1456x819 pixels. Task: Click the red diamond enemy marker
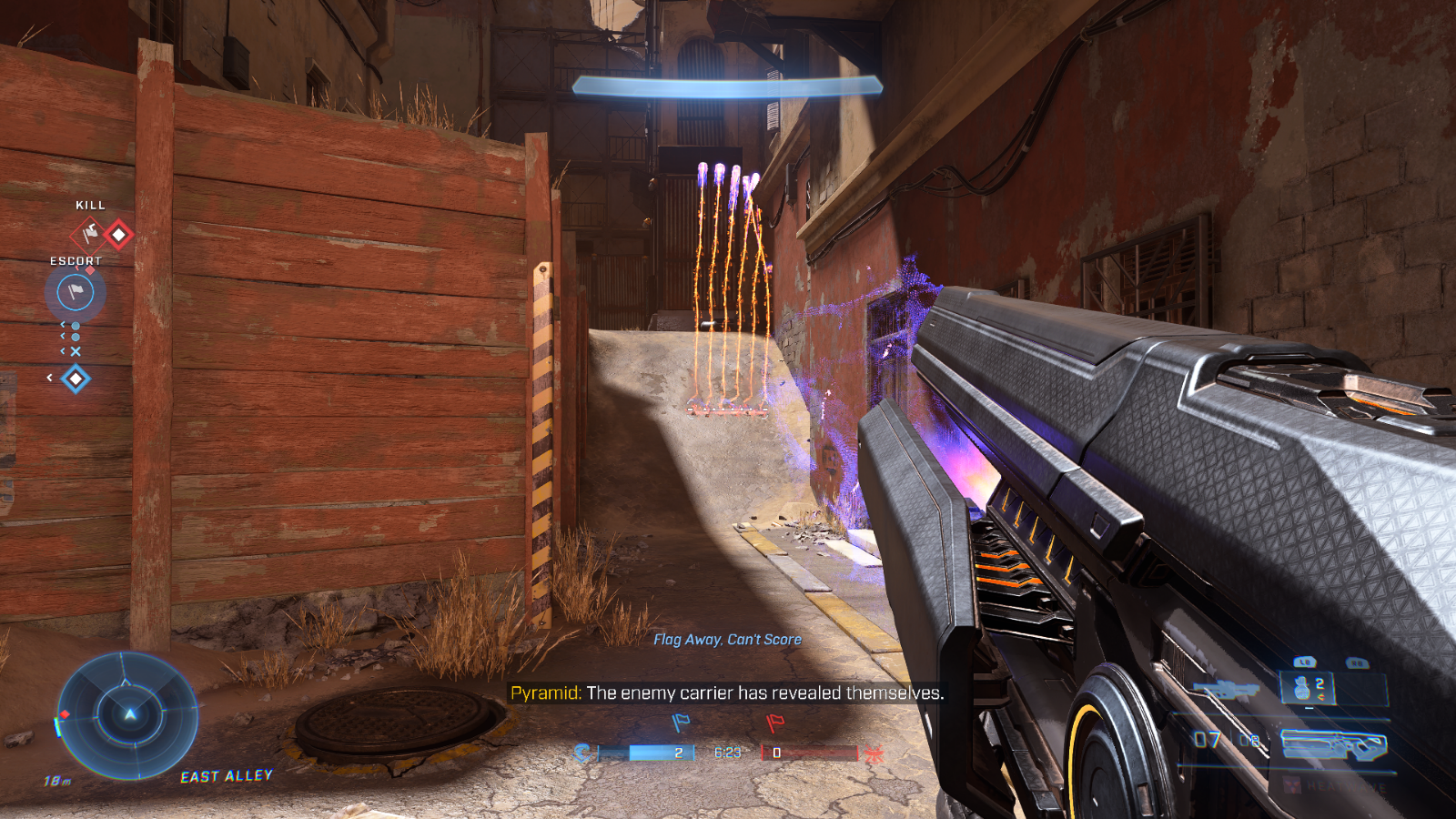[119, 235]
